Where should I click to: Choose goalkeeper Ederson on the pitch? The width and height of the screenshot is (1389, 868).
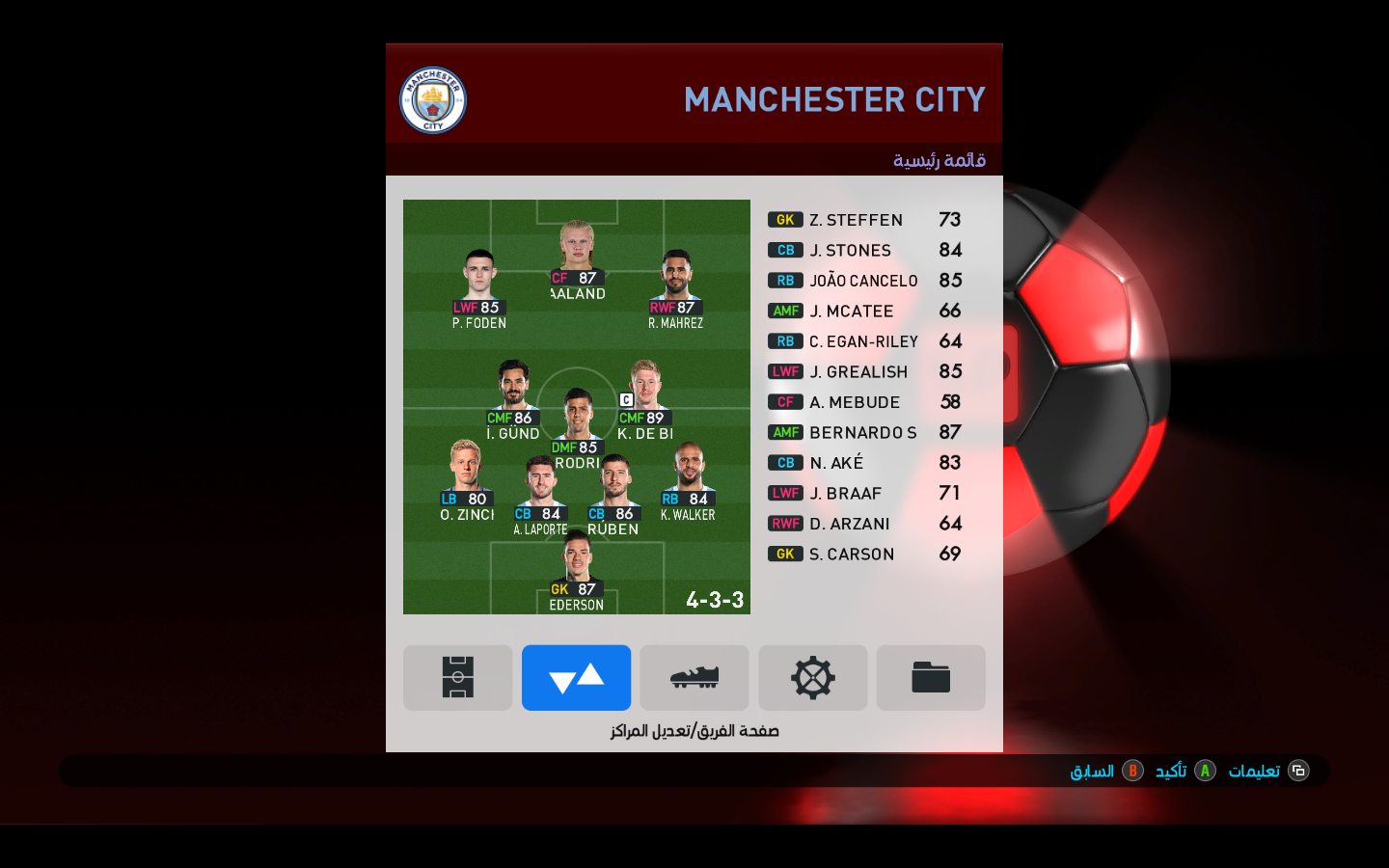point(577,571)
